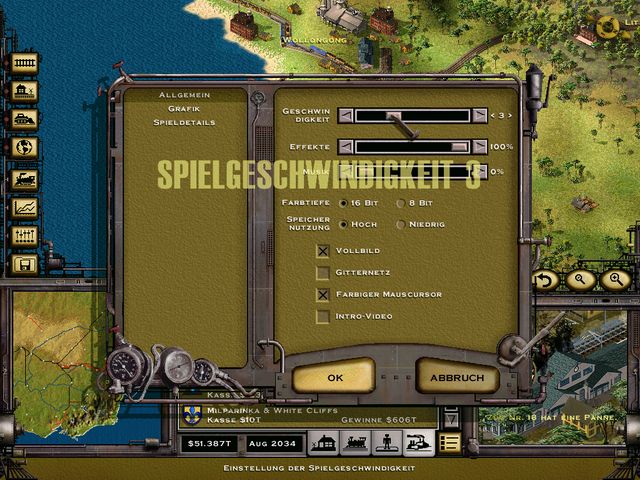
Task: Open the globe map icon
Action: point(24,148)
